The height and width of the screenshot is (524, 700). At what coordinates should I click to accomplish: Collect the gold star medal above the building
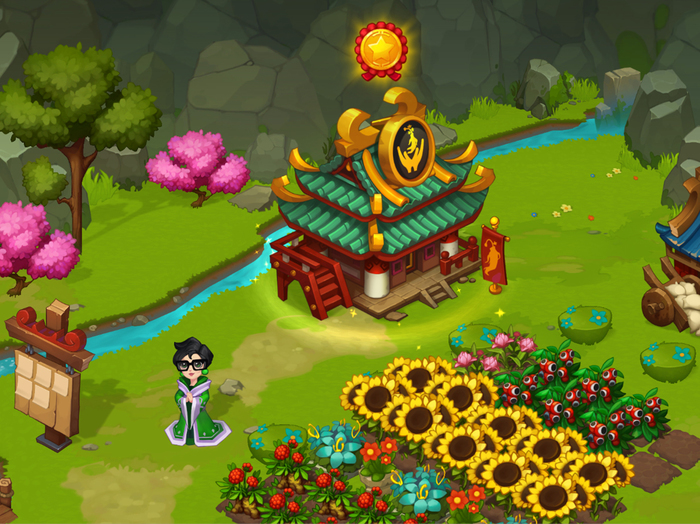pyautogui.click(x=380, y=47)
